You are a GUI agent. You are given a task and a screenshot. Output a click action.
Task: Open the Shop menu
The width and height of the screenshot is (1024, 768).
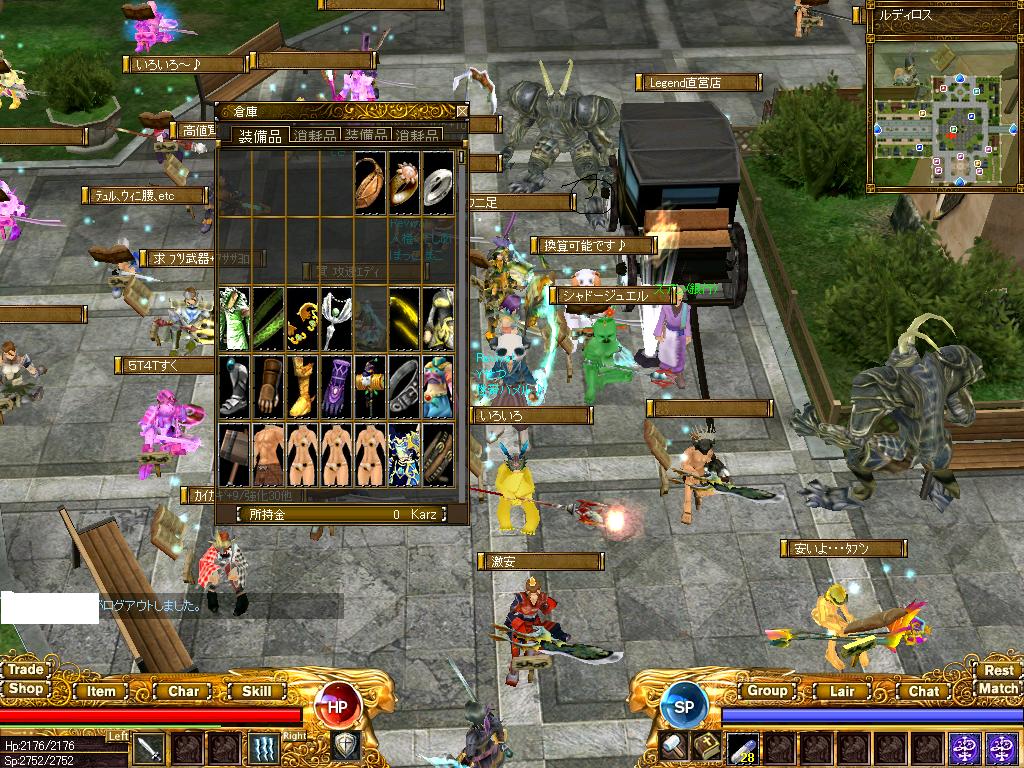(x=26, y=689)
